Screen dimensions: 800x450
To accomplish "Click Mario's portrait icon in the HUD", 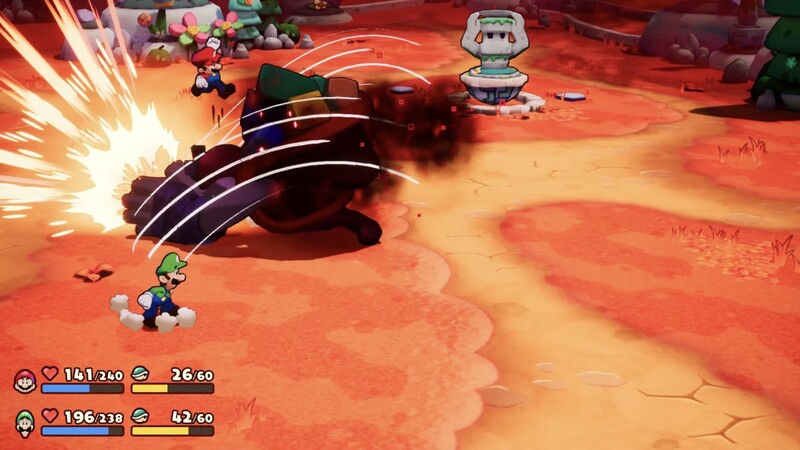I will point(25,381).
